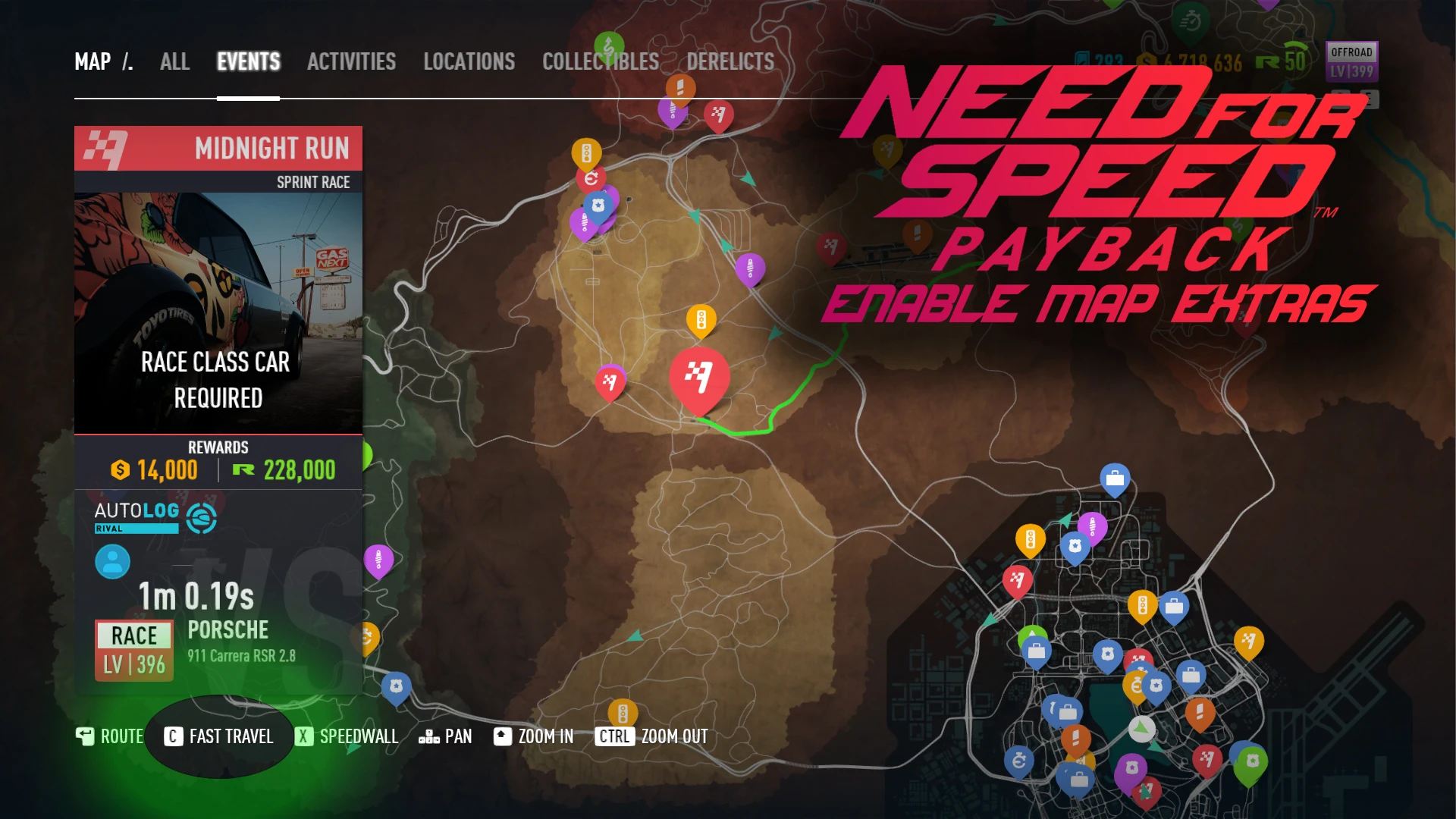The width and height of the screenshot is (1456, 819).
Task: Switch to the ACTIVITIES tab
Action: pos(351,62)
